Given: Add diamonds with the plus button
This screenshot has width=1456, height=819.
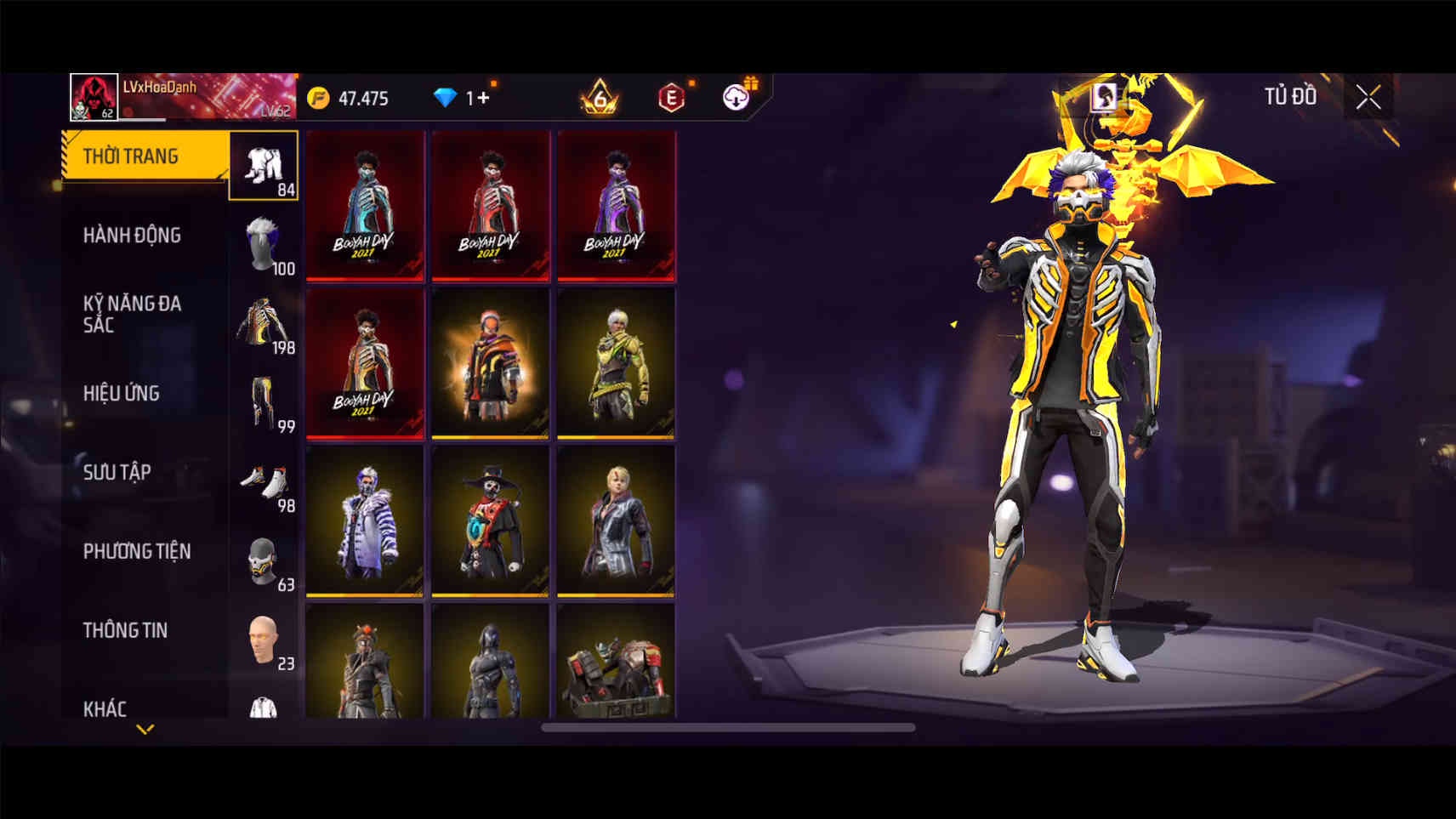Looking at the screenshot, I should [x=483, y=98].
